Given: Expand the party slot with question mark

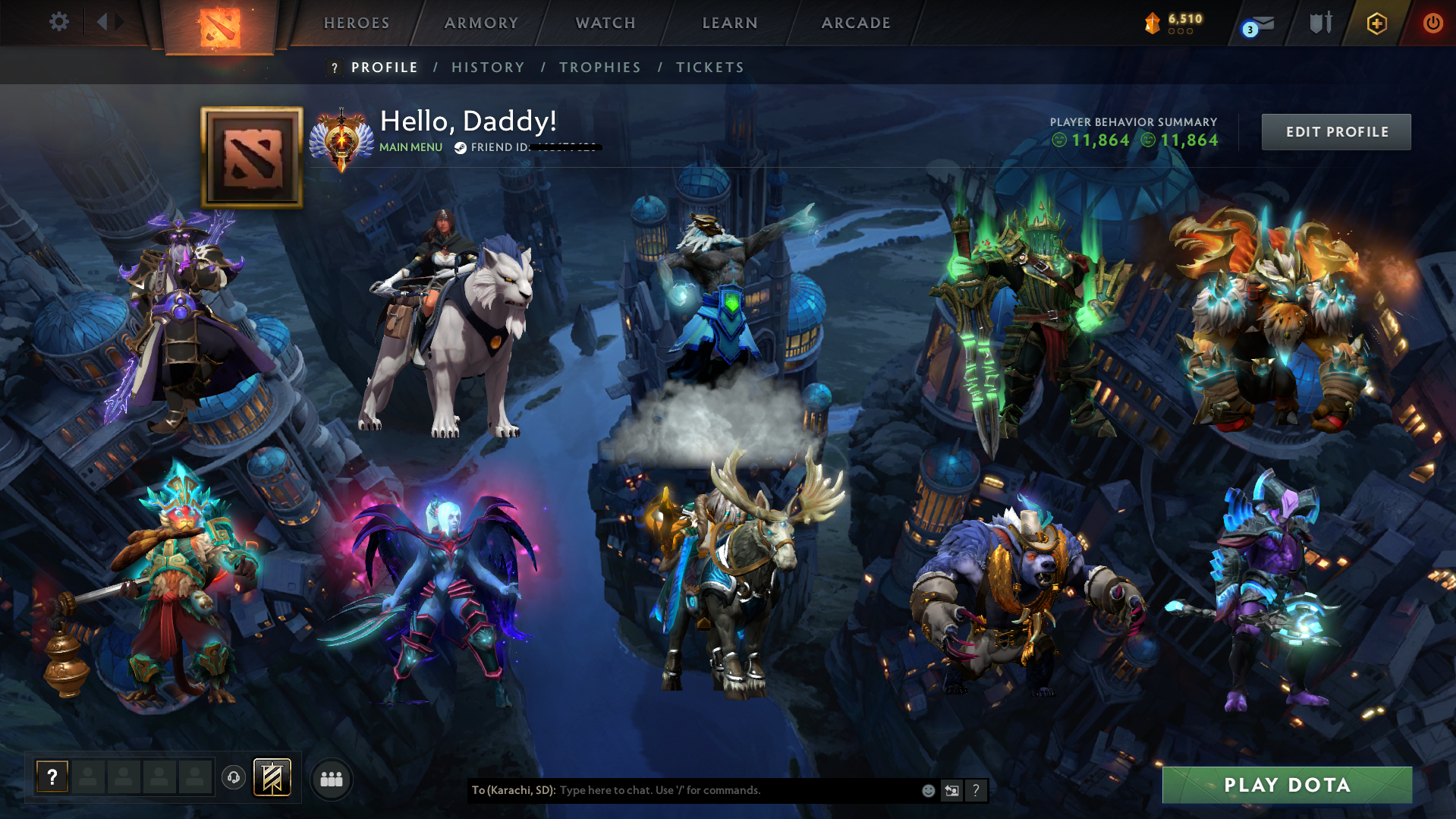Looking at the screenshot, I should 52,776.
